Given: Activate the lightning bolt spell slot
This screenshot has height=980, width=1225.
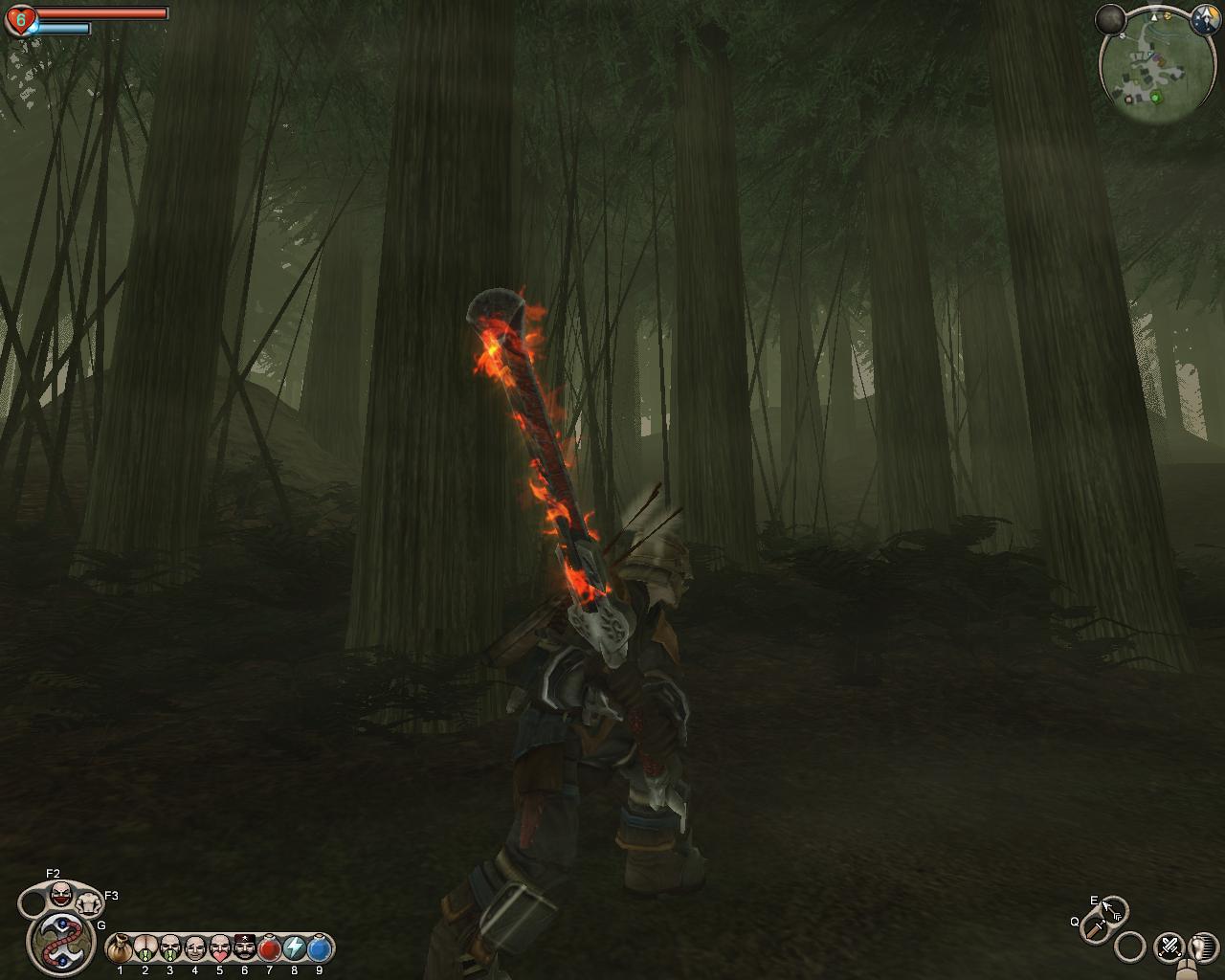Looking at the screenshot, I should click(294, 948).
